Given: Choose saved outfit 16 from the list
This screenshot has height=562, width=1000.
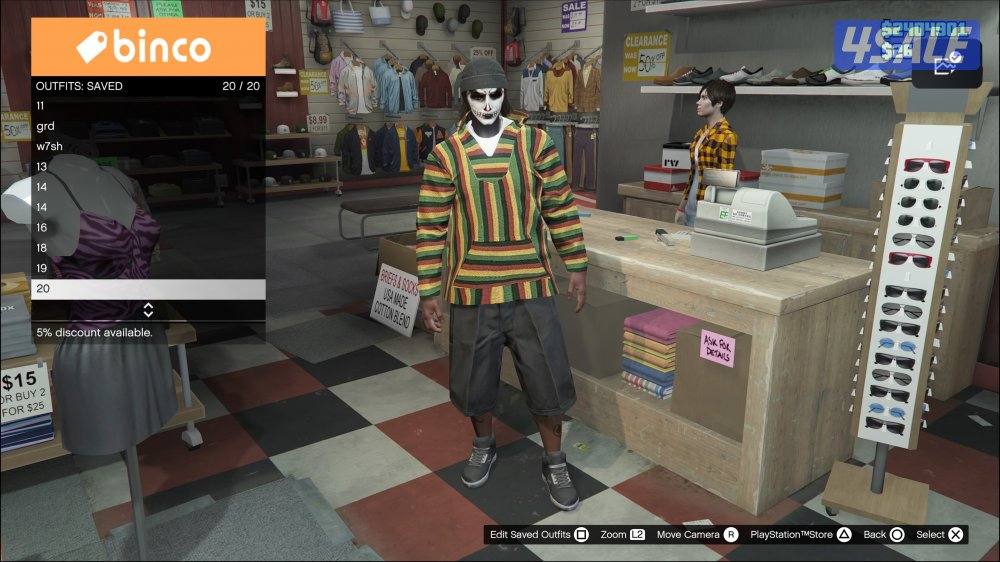Looking at the screenshot, I should coord(148,228).
